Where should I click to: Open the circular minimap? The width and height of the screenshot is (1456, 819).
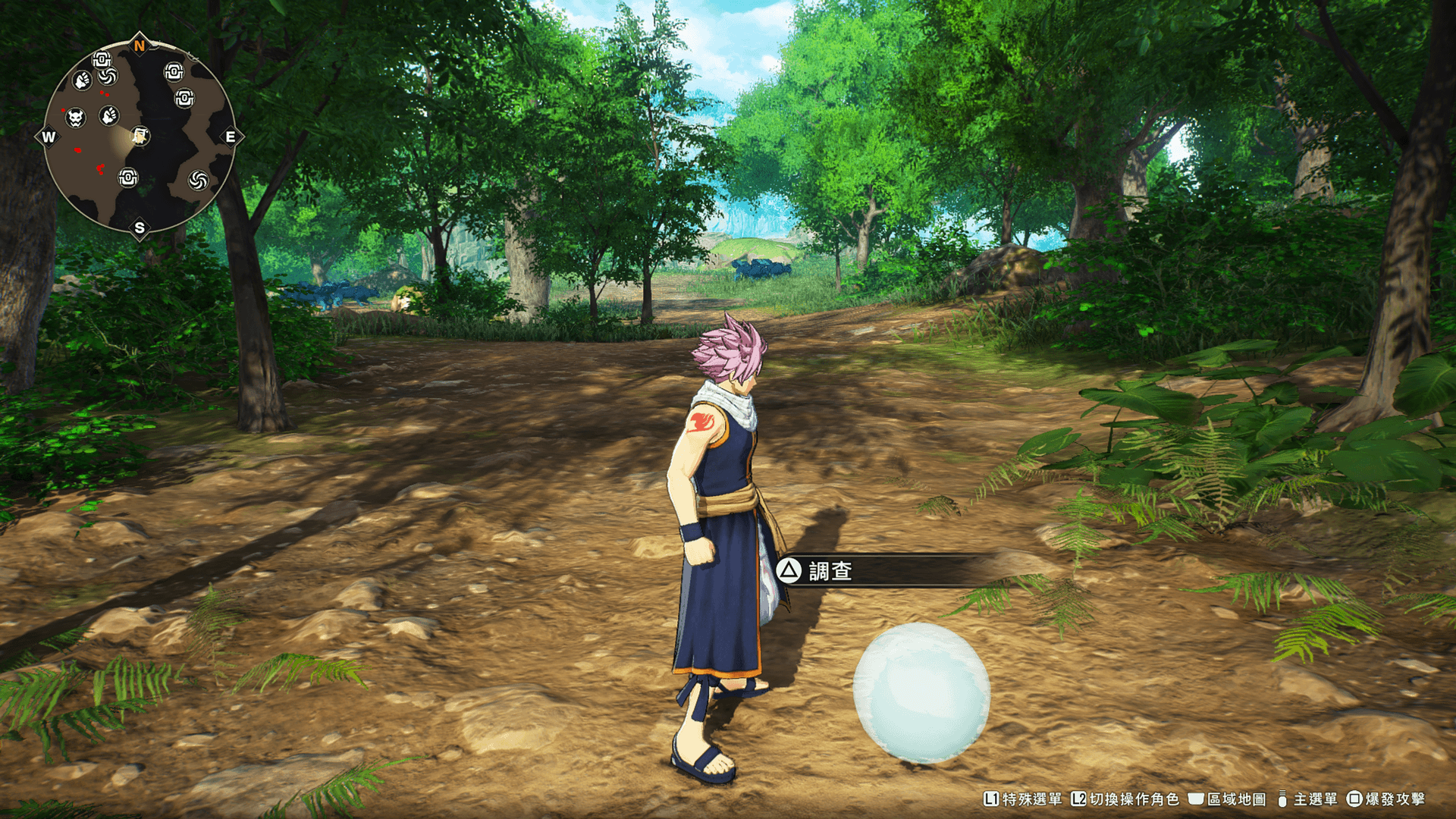coord(140,136)
